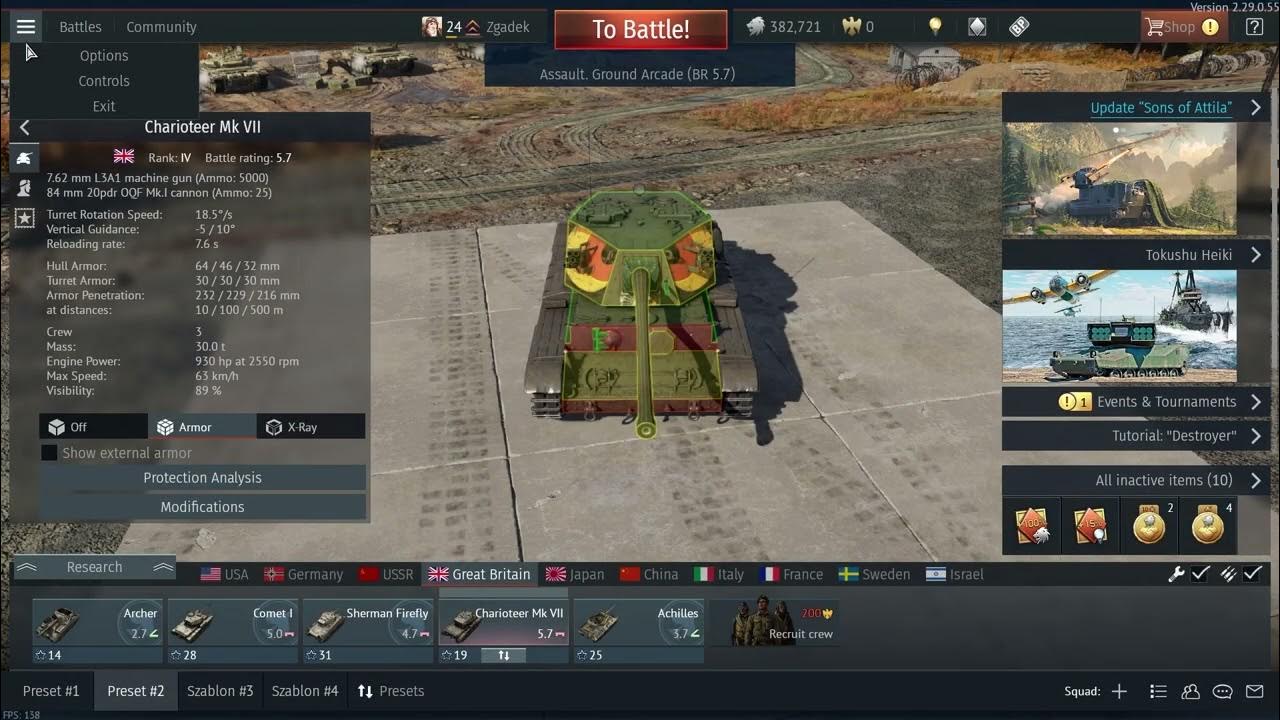Click the To Battle! button
The width and height of the screenshot is (1280, 720).
click(640, 29)
